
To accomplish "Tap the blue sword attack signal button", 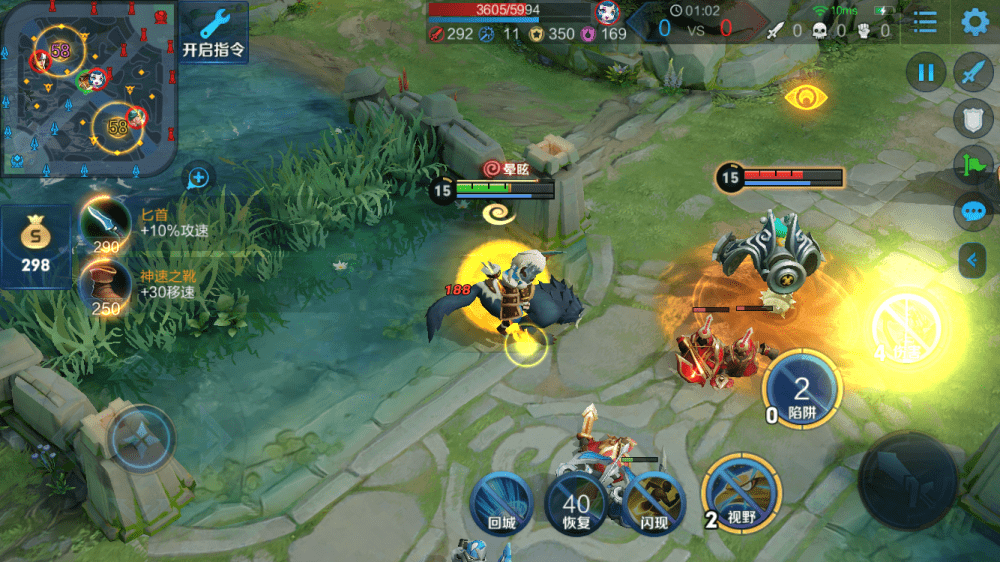I will (973, 73).
